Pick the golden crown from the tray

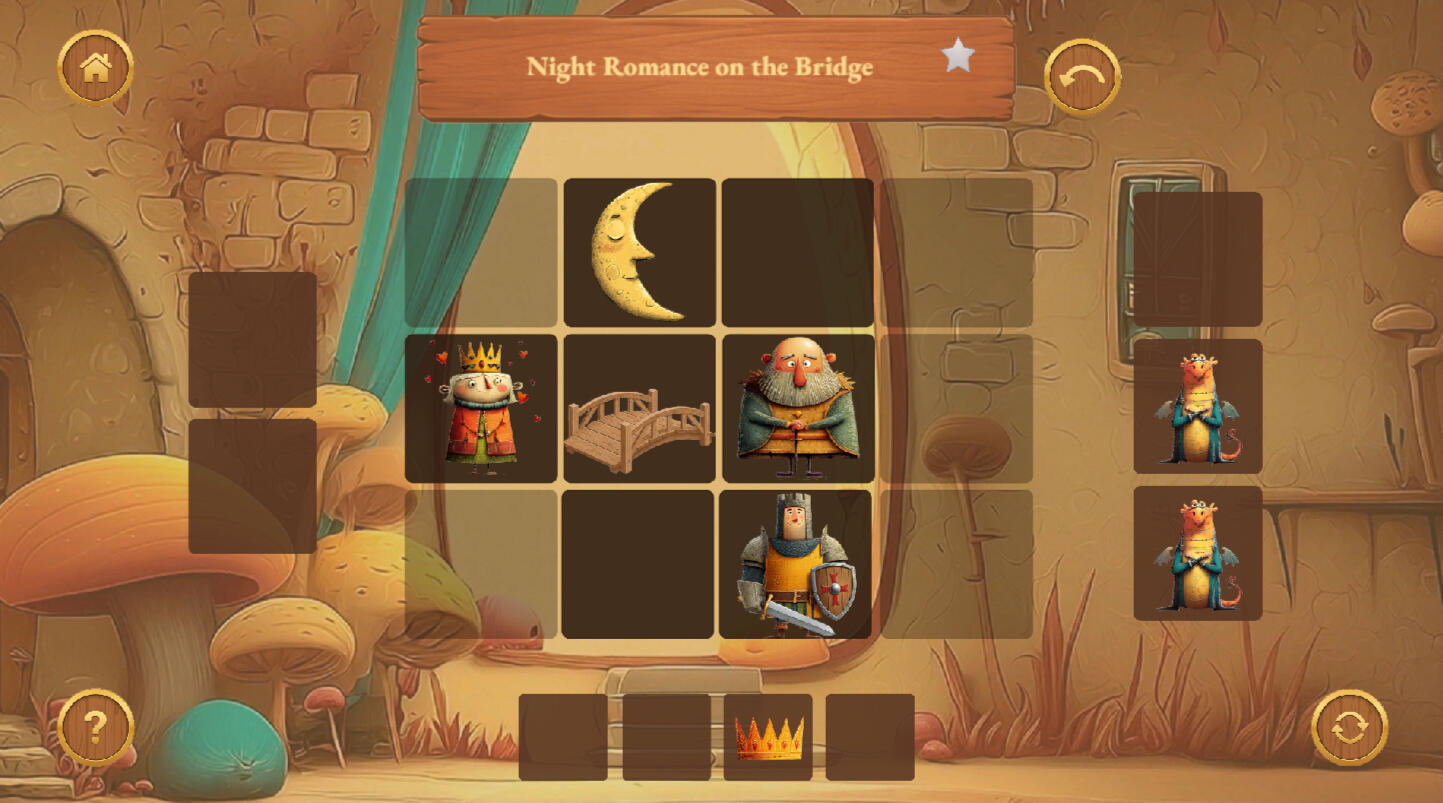tap(768, 738)
